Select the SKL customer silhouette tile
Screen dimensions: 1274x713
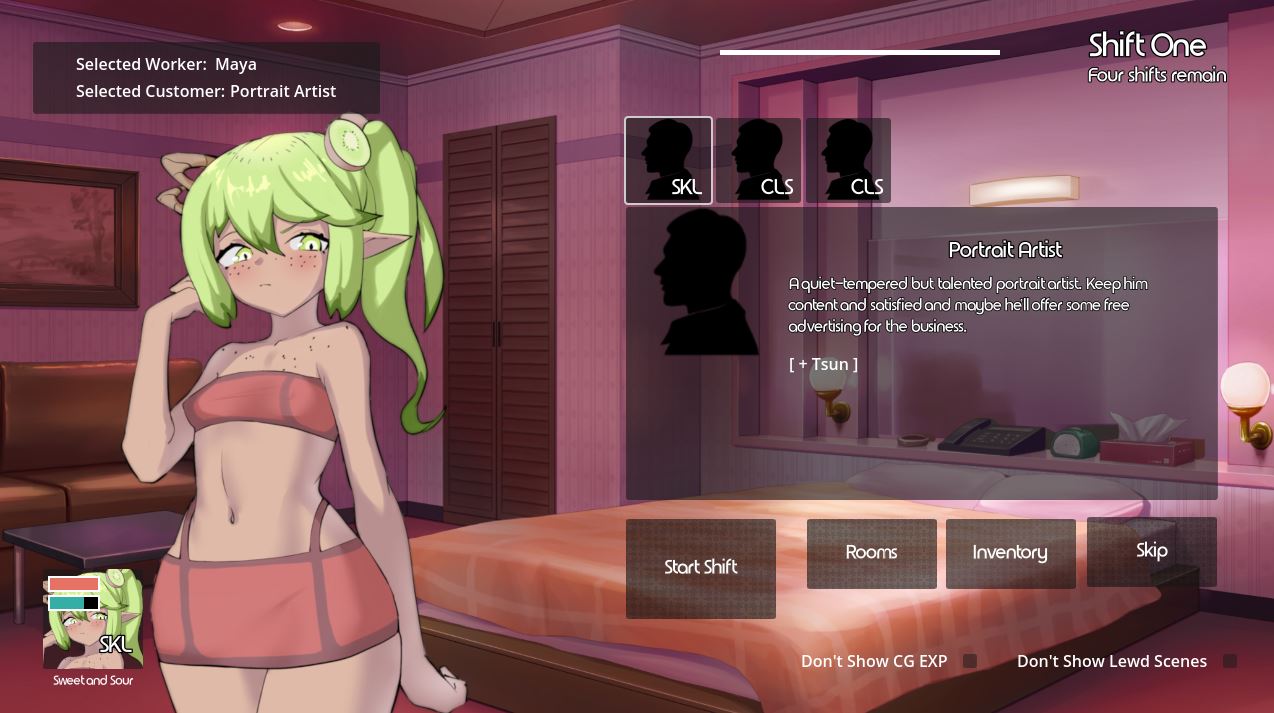pyautogui.click(x=668, y=160)
